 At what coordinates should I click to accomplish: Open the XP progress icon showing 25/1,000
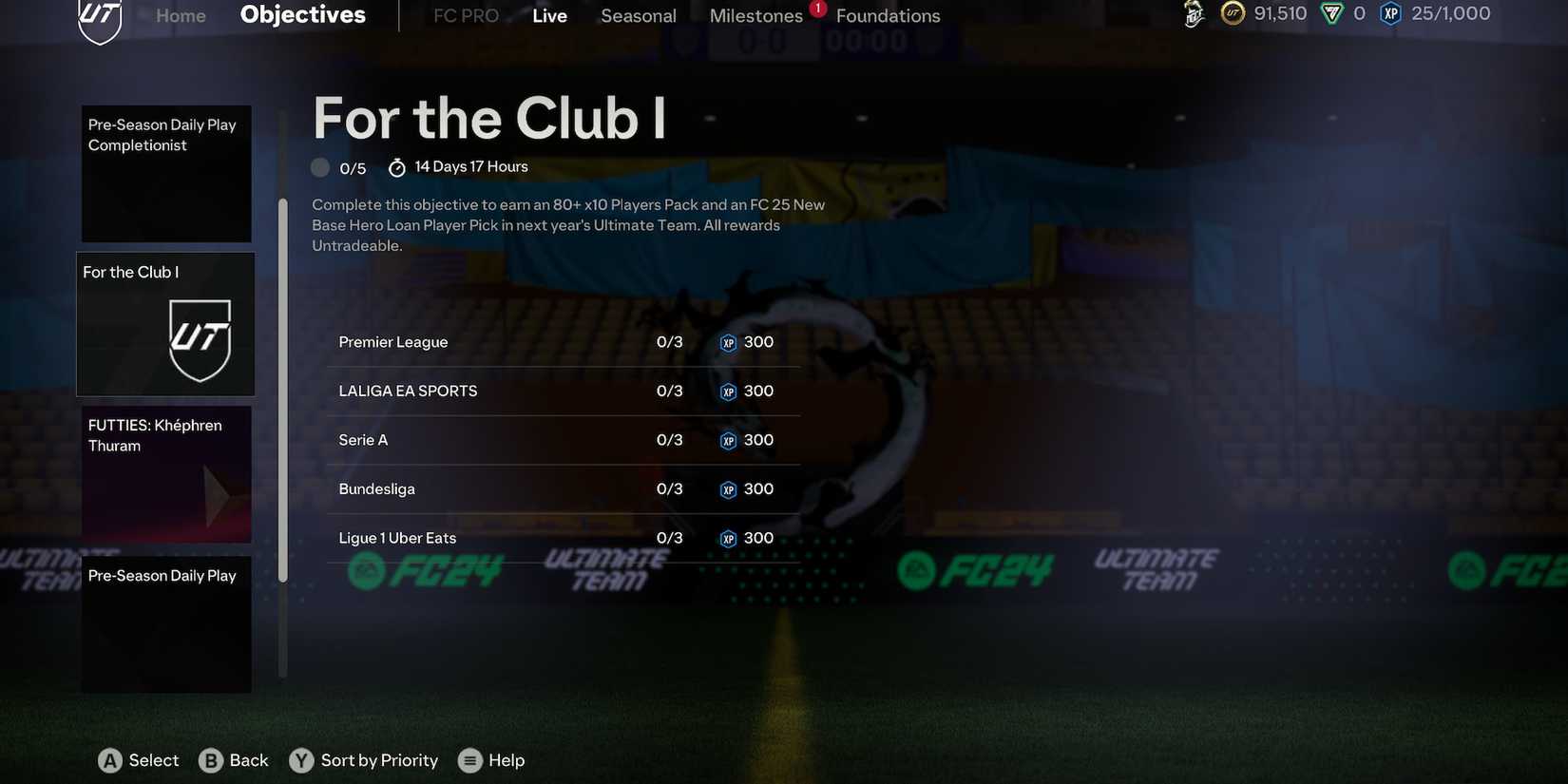1388,12
